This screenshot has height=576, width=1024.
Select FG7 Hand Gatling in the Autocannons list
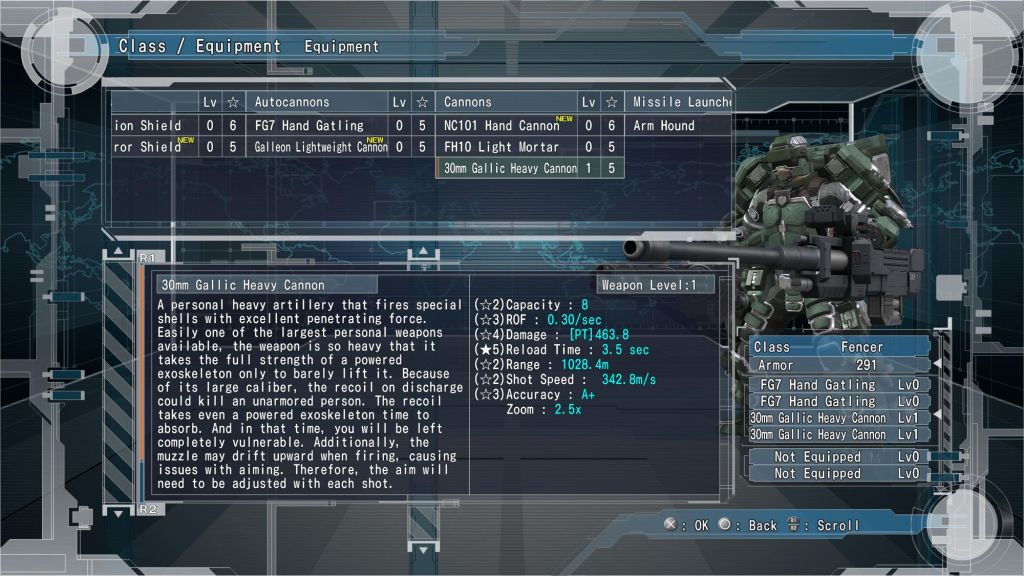(x=310, y=125)
